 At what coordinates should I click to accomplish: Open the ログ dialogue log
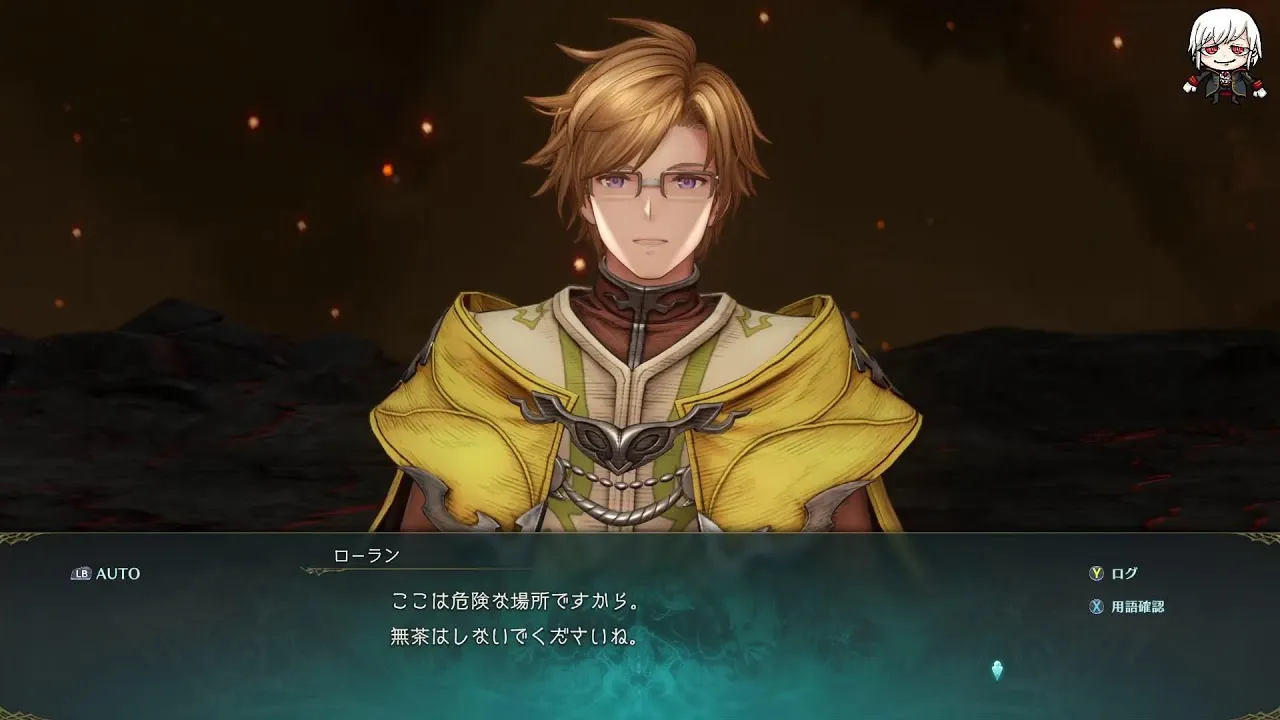coord(1113,574)
